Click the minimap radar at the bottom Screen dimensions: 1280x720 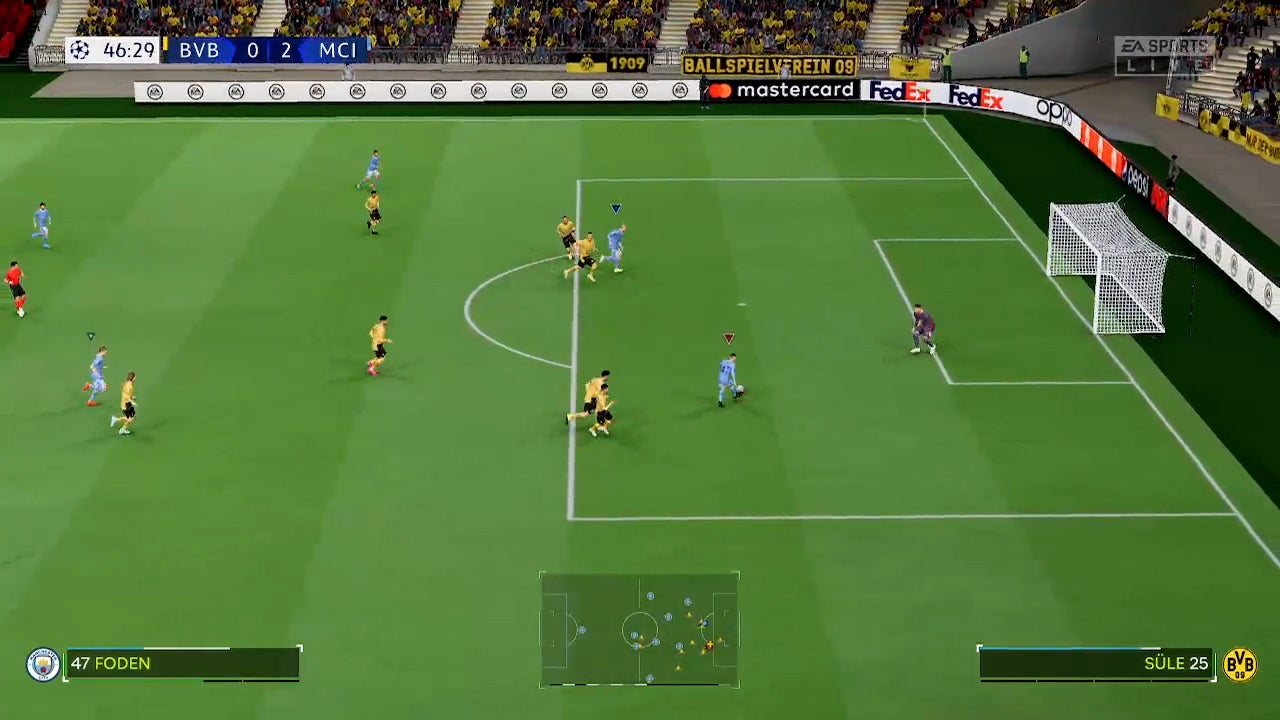pos(640,628)
